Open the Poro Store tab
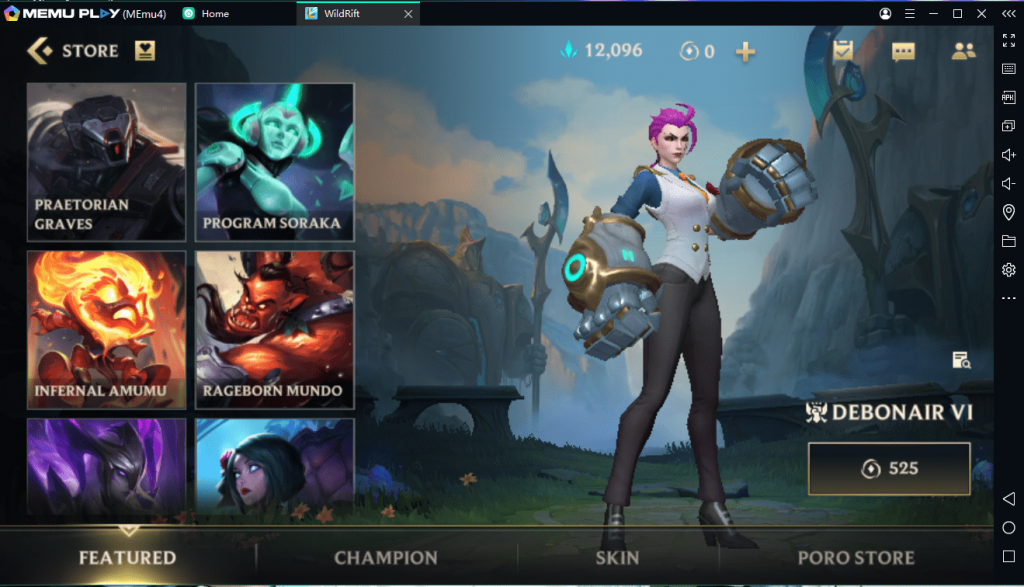The image size is (1024, 587). pyautogui.click(x=856, y=558)
